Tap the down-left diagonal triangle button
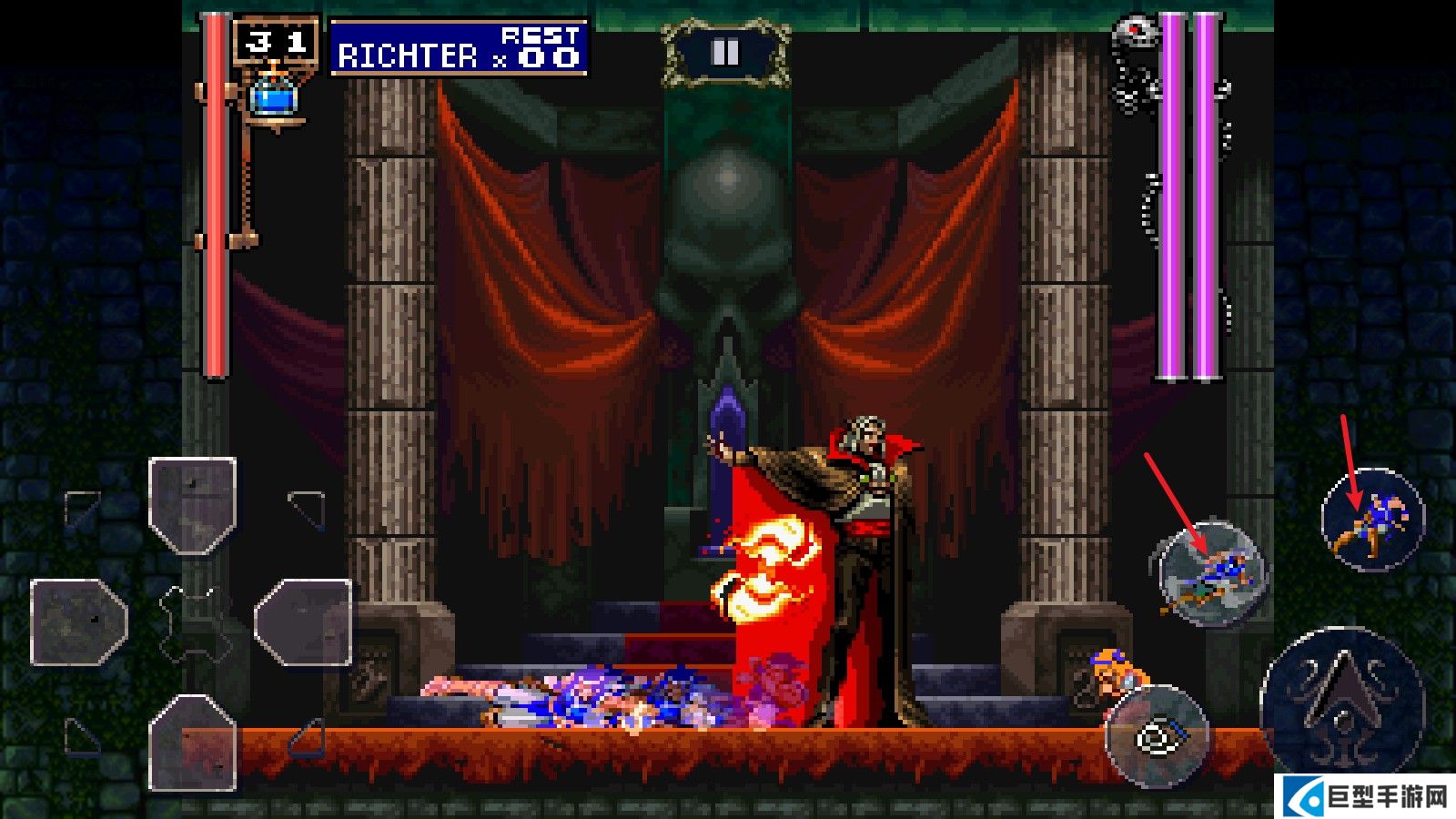 [x=83, y=736]
